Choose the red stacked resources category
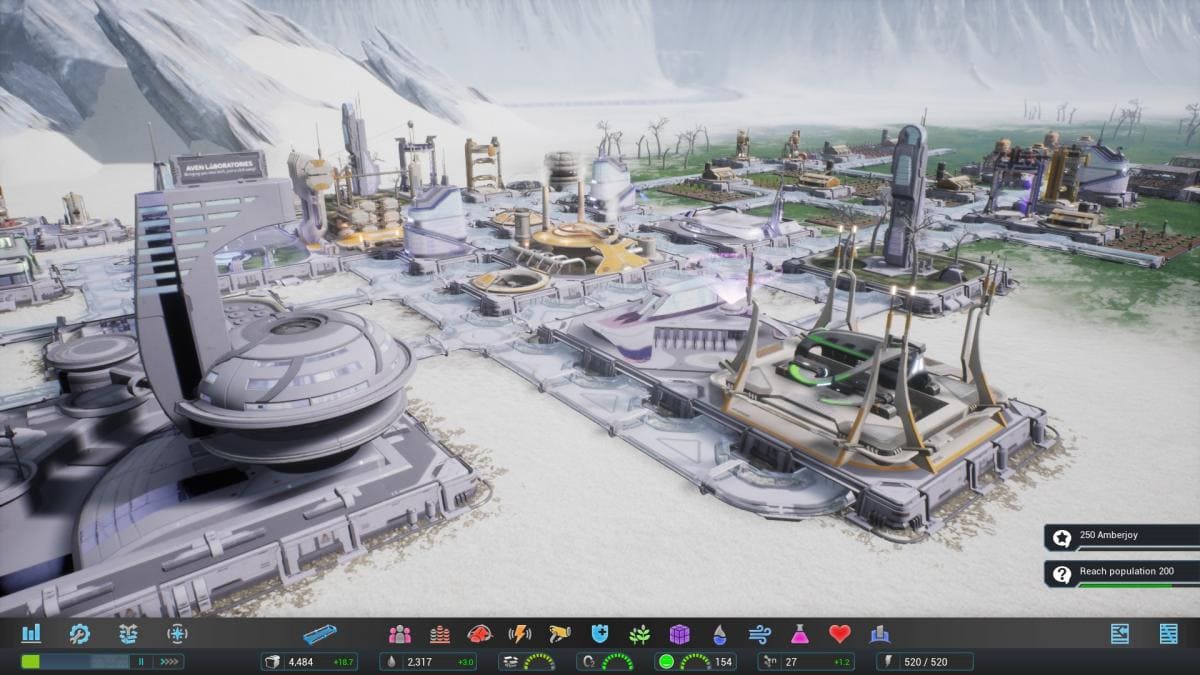Screen dimensions: 1200x675 pos(440,634)
